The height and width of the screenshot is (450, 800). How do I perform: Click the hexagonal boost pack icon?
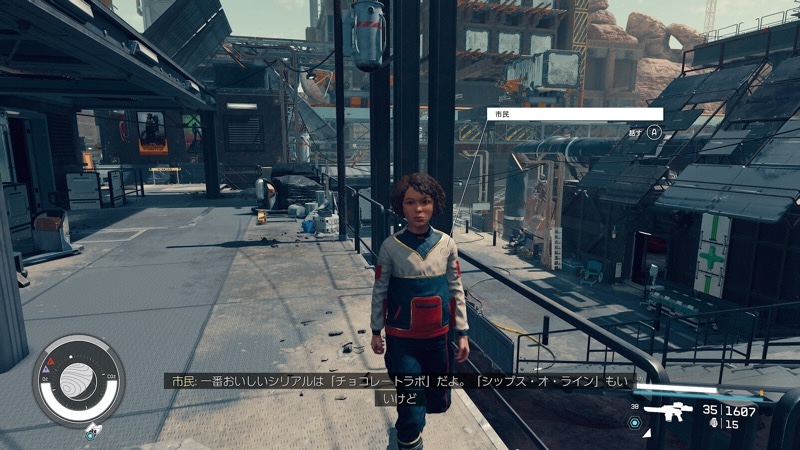coord(633,422)
